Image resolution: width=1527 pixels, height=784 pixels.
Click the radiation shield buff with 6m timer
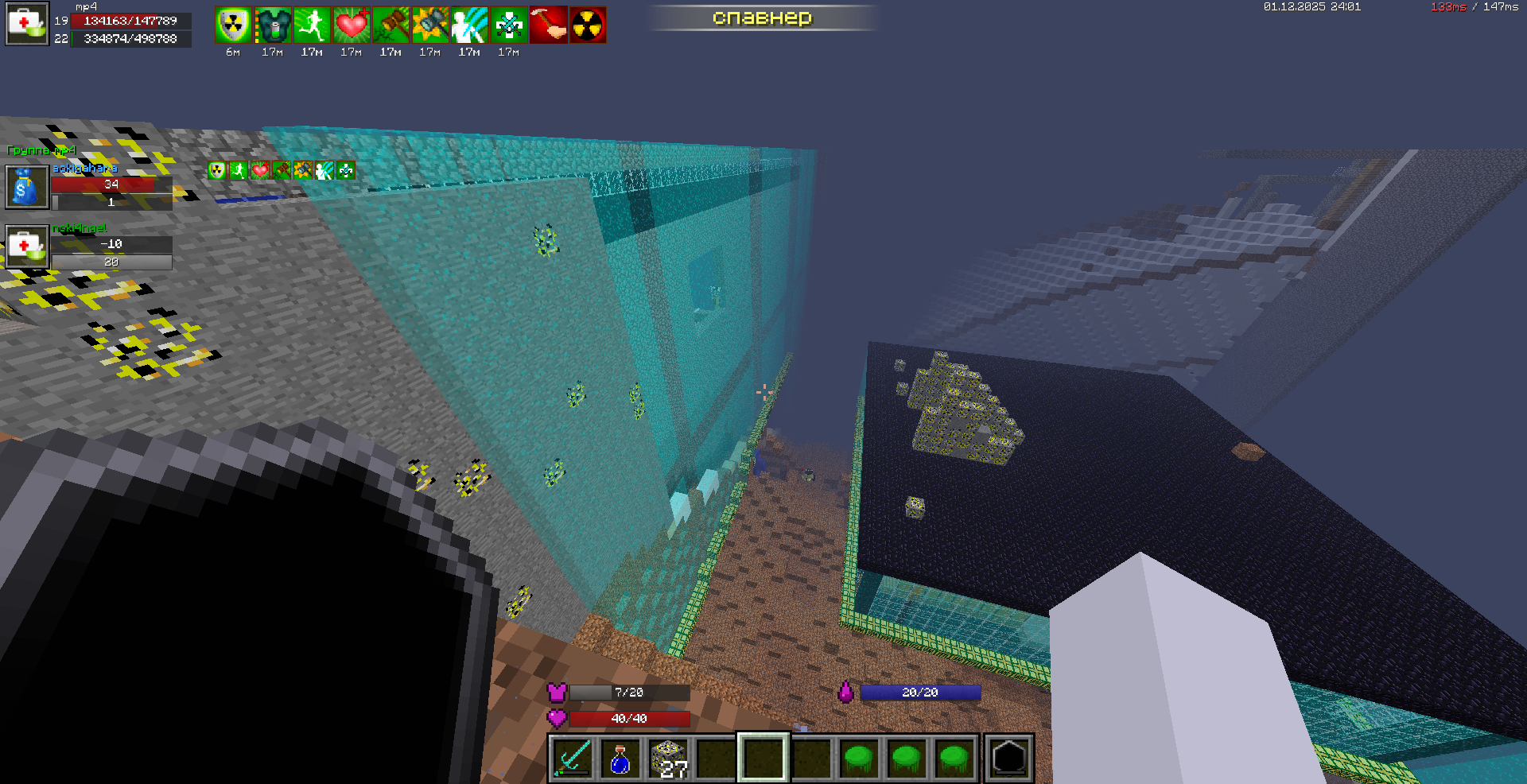point(233,25)
